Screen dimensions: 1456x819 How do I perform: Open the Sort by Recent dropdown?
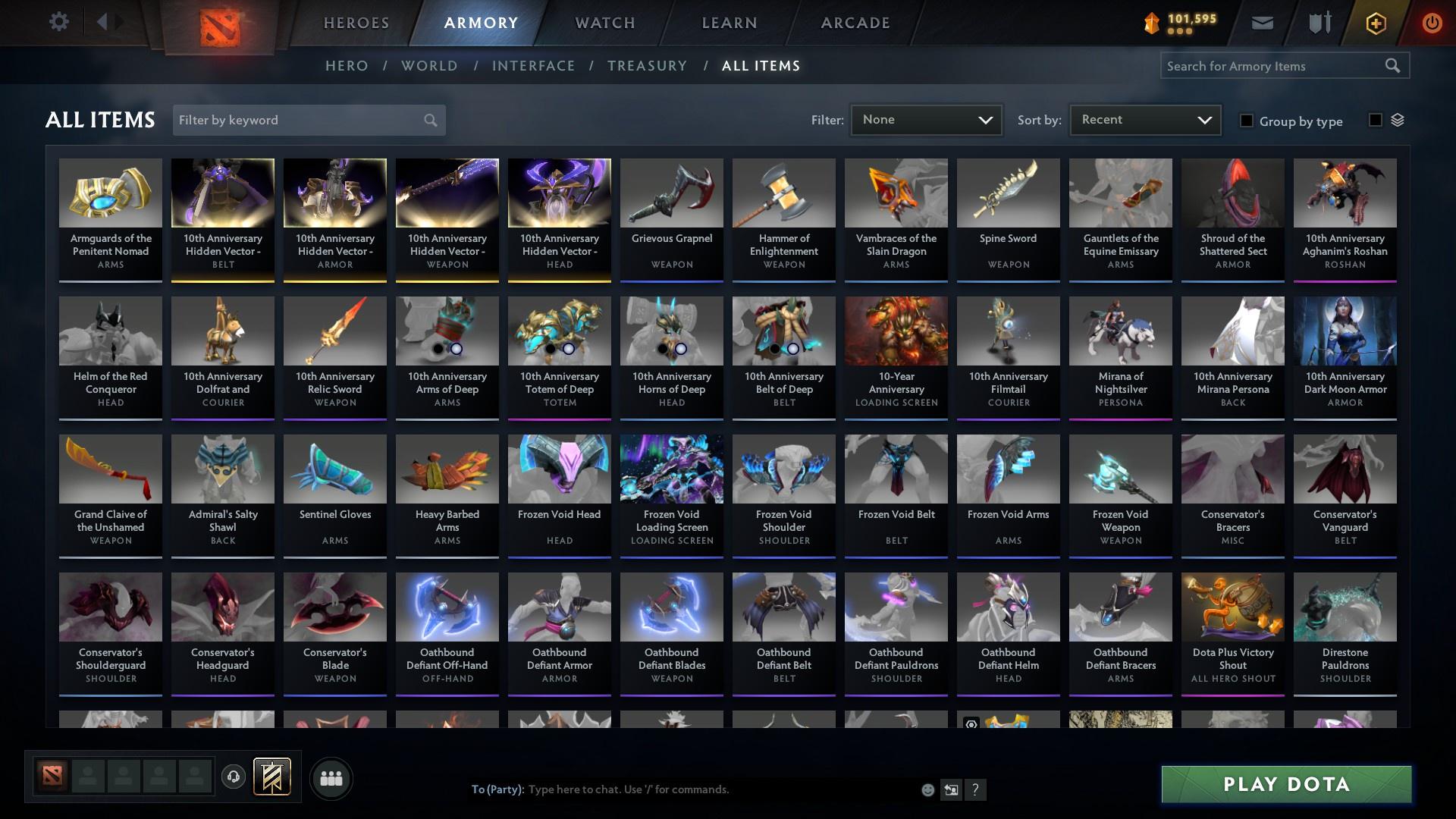coord(1144,119)
